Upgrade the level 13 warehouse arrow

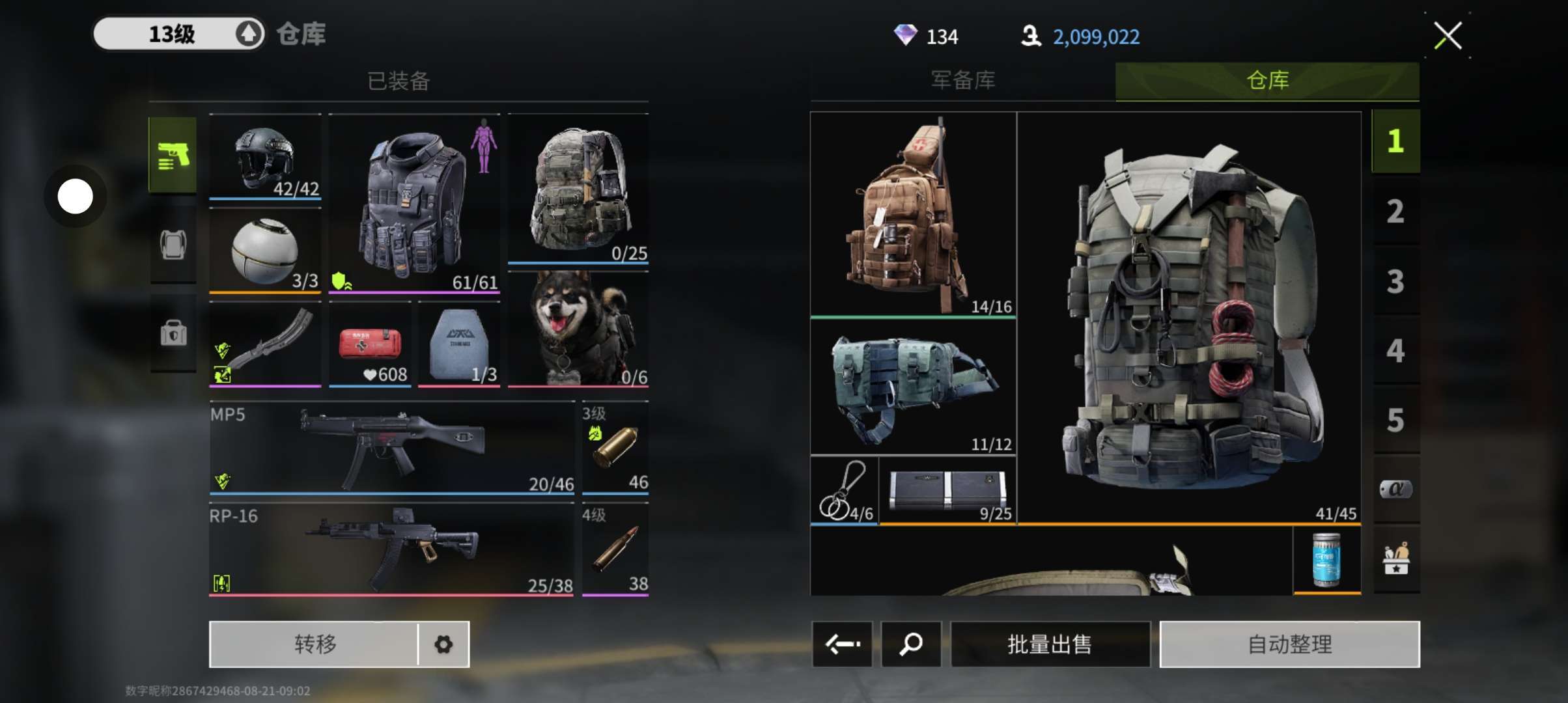(x=248, y=34)
